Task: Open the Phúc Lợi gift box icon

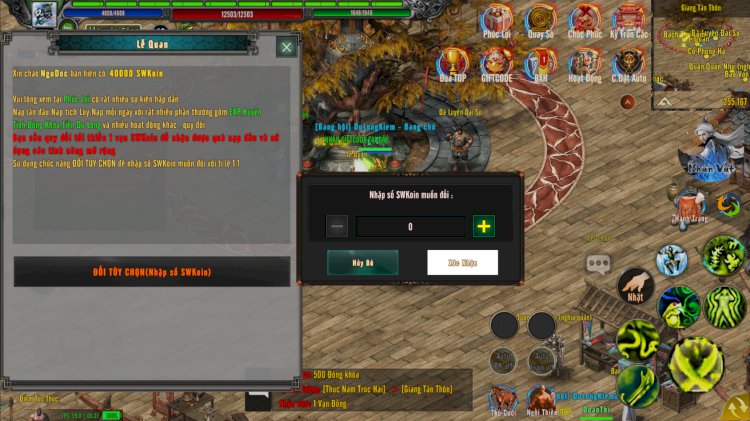Action: 497,20
